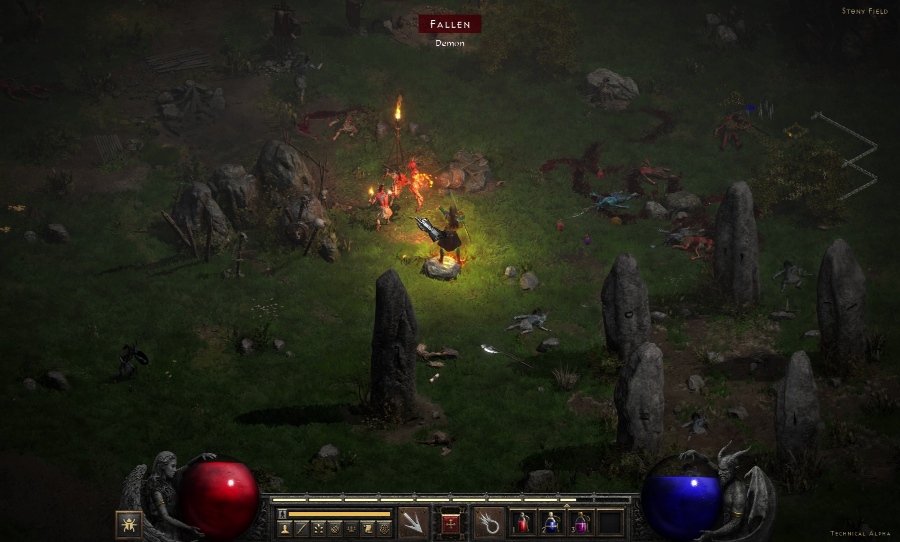The image size is (900, 542).
Task: Open the character silhouette panel button
Action: coord(284,528)
